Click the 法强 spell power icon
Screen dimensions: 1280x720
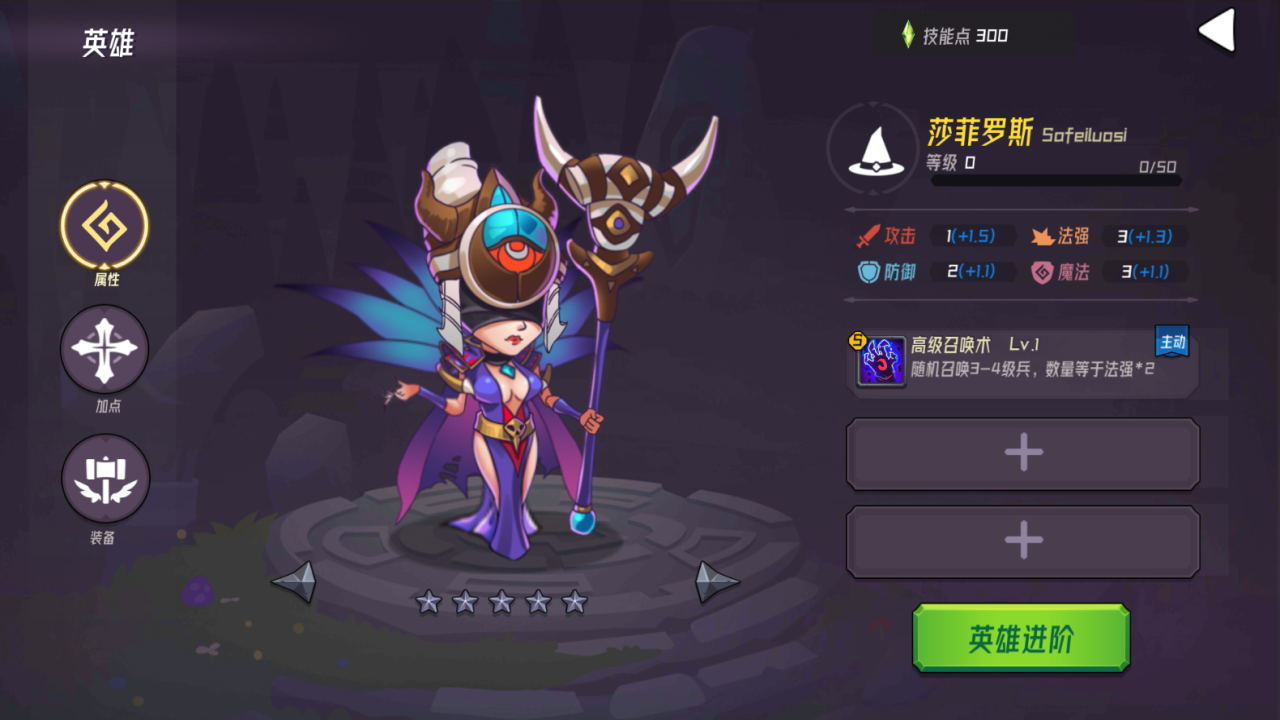click(x=1040, y=237)
